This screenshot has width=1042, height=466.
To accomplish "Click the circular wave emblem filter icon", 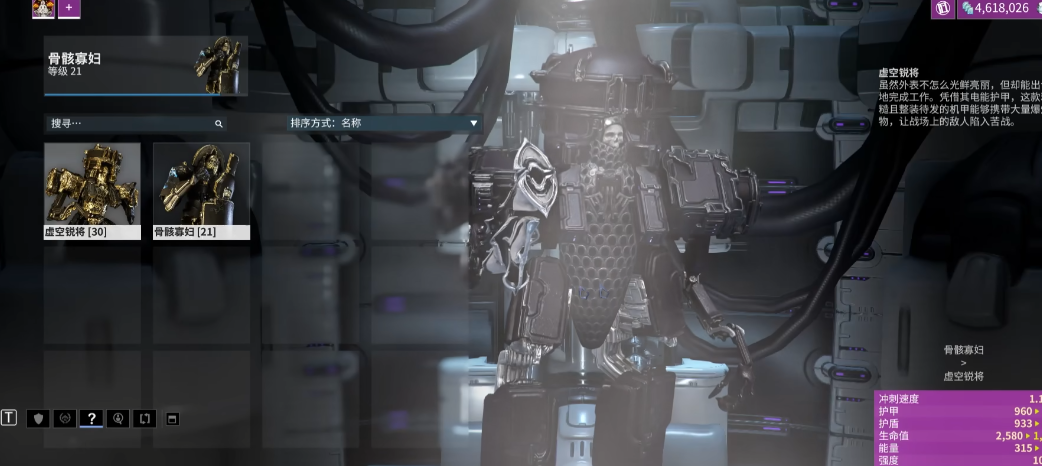I will tap(65, 418).
